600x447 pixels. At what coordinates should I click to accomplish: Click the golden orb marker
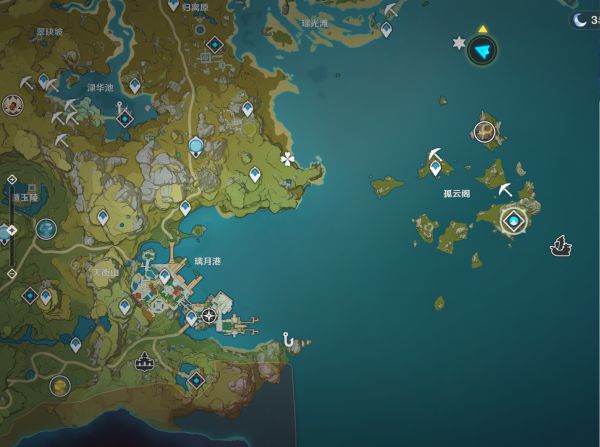click(59, 384)
